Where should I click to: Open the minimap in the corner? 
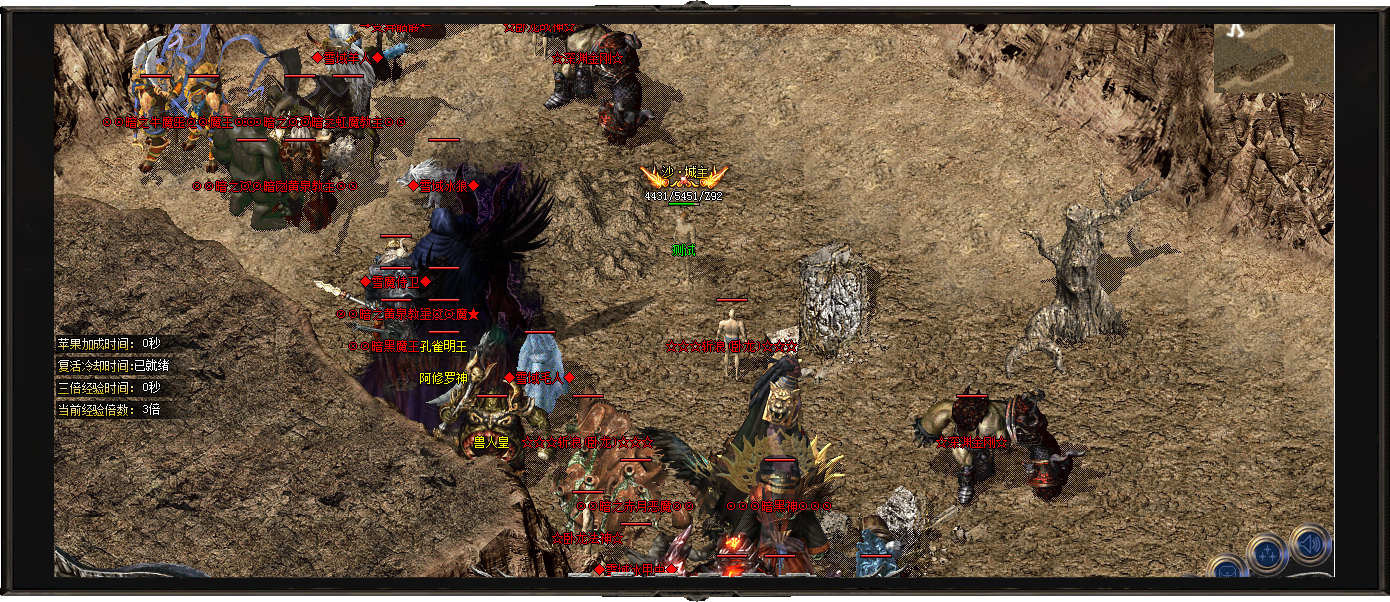(1273, 59)
